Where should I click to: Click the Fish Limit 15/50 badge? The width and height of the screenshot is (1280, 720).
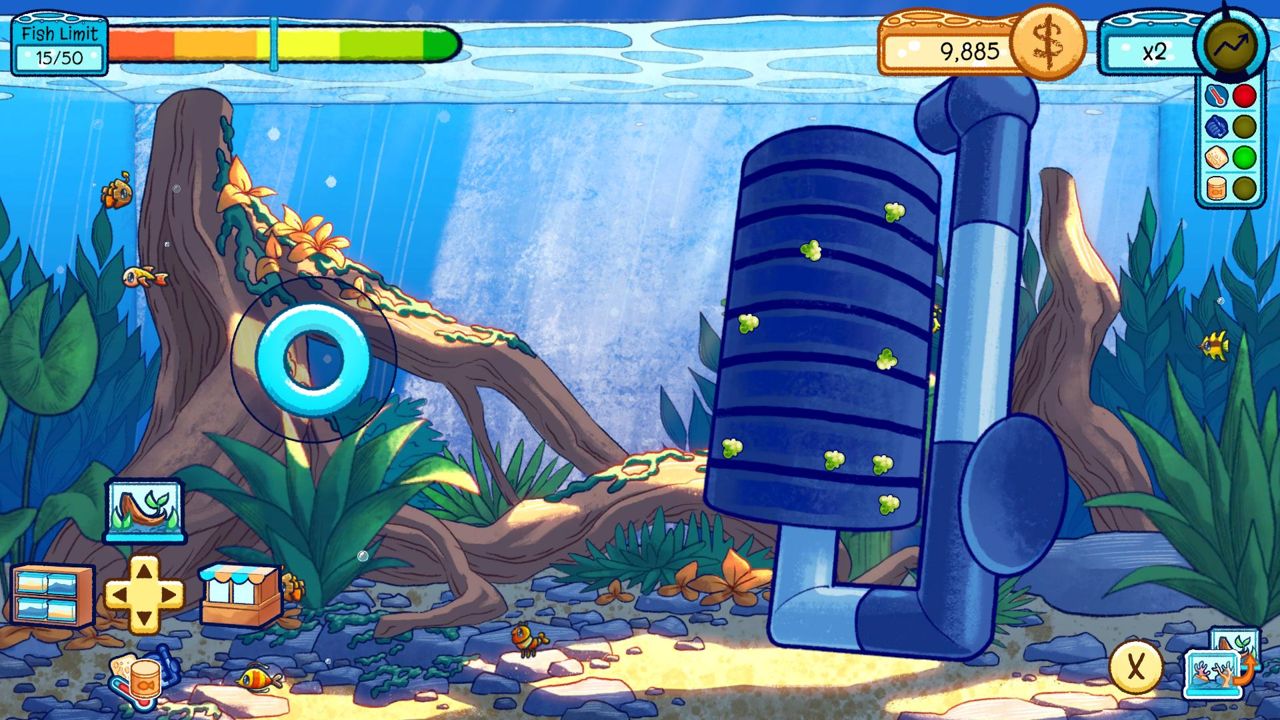pyautogui.click(x=57, y=43)
